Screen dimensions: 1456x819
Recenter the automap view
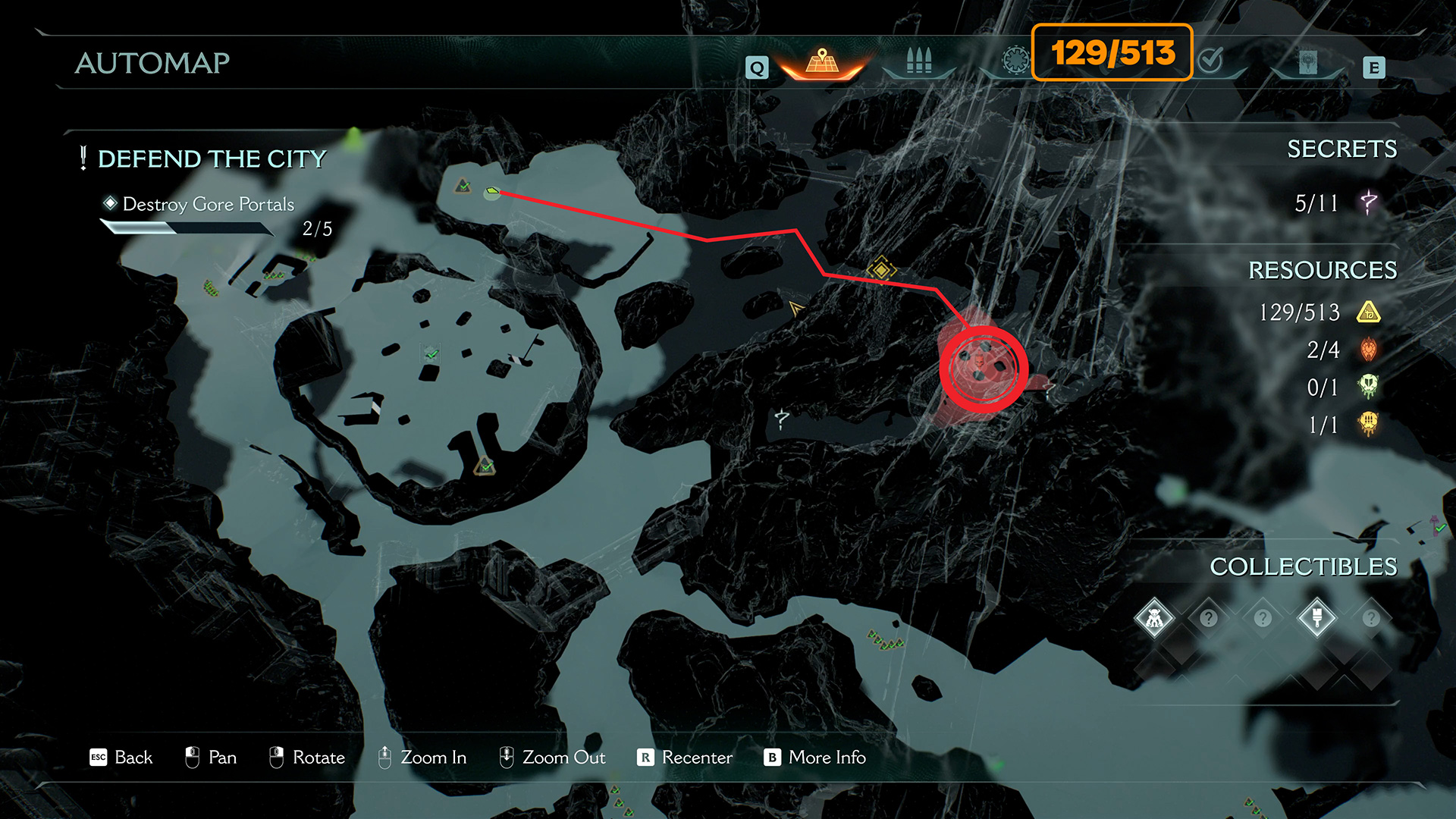pyautogui.click(x=686, y=758)
